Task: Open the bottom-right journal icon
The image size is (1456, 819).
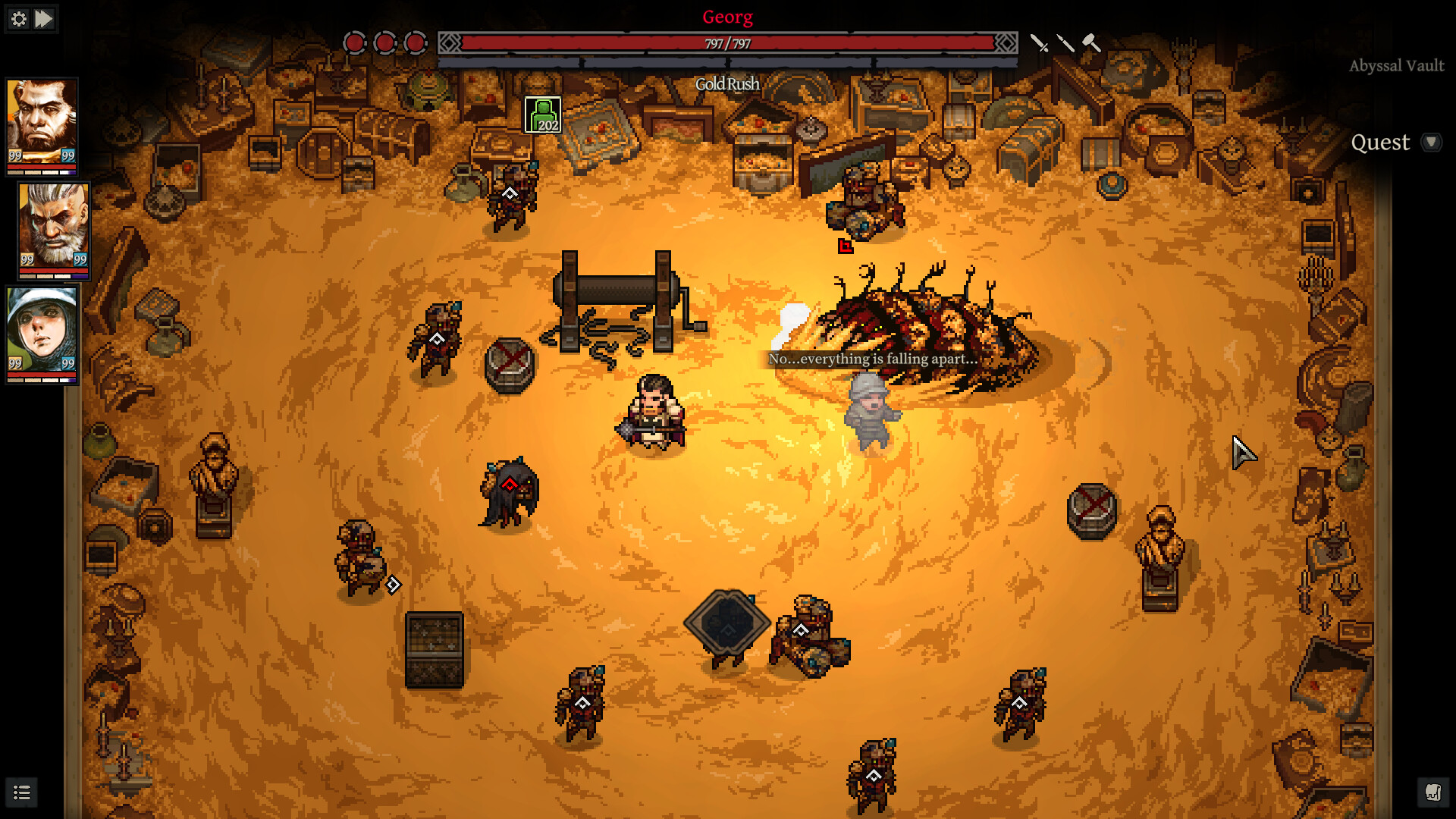Action: coord(1432,792)
